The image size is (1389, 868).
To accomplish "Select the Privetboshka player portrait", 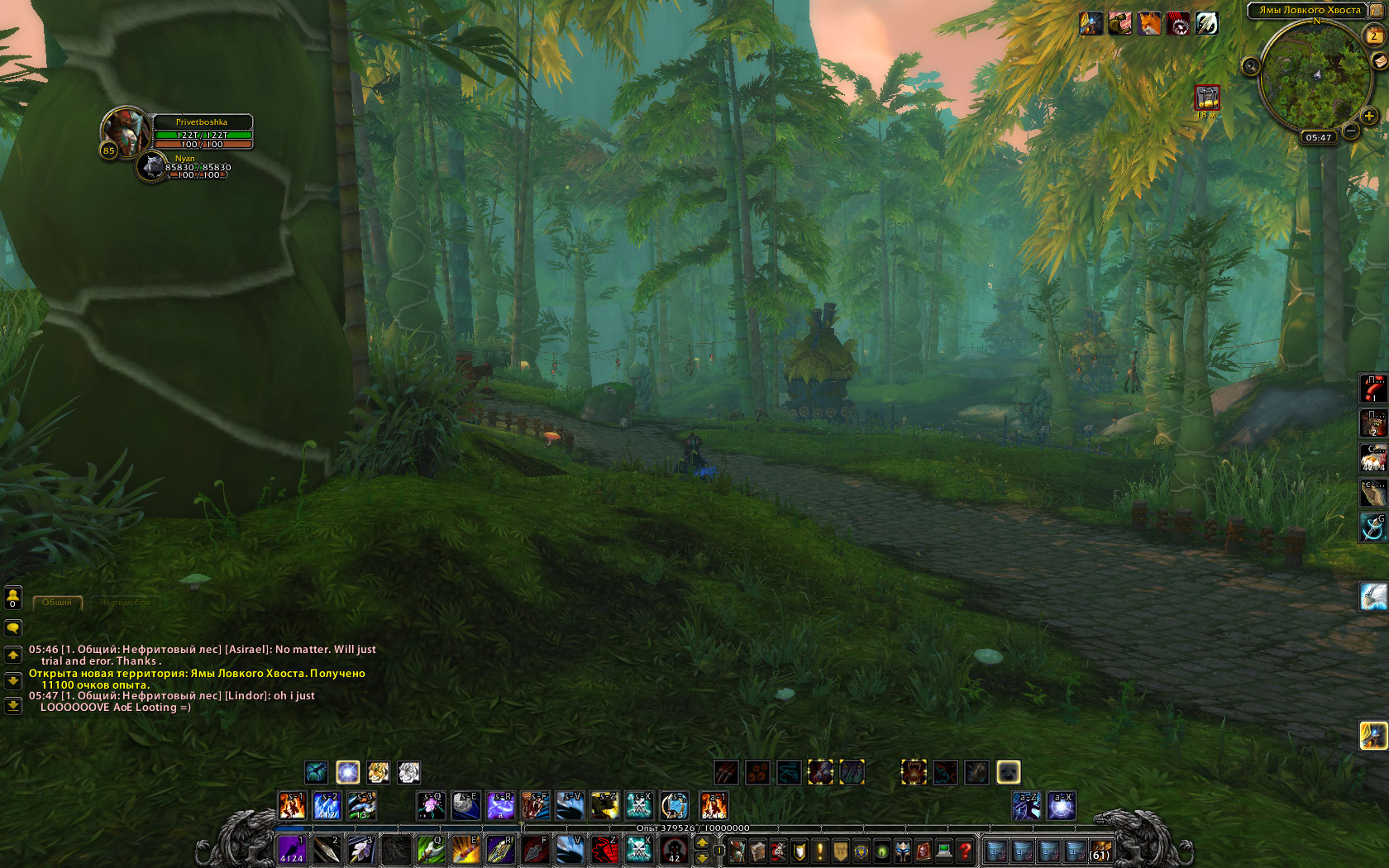I will pos(123,131).
